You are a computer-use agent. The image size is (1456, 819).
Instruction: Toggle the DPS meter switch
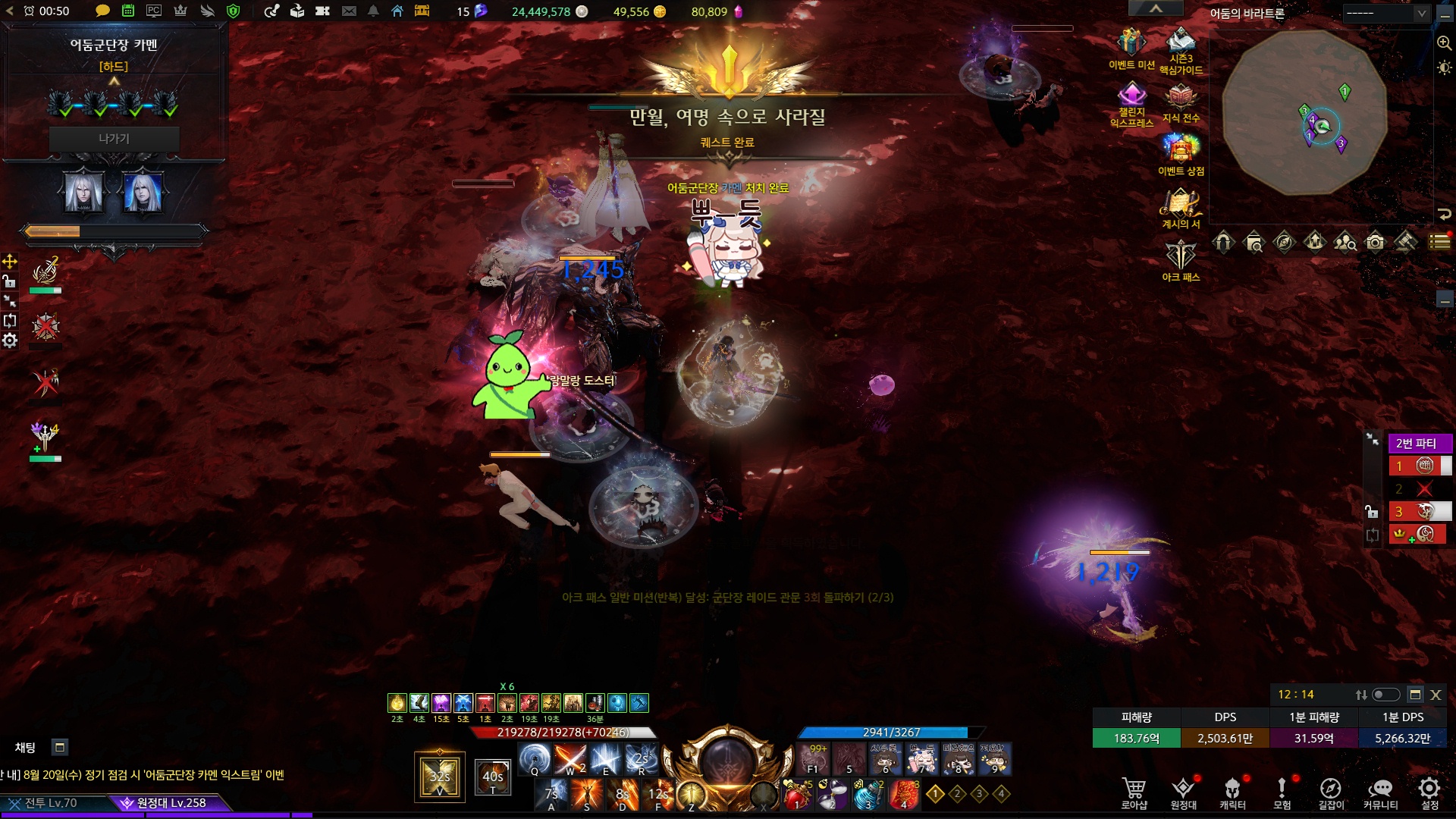tap(1385, 695)
